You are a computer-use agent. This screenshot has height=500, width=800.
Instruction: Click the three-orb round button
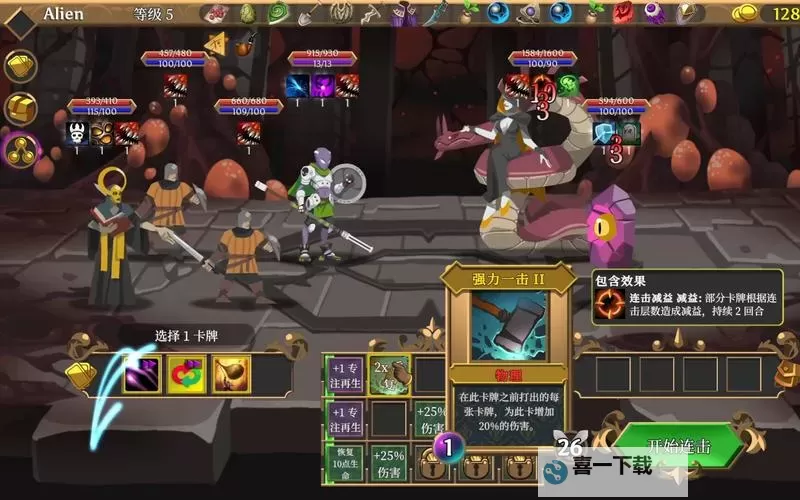click(21, 151)
